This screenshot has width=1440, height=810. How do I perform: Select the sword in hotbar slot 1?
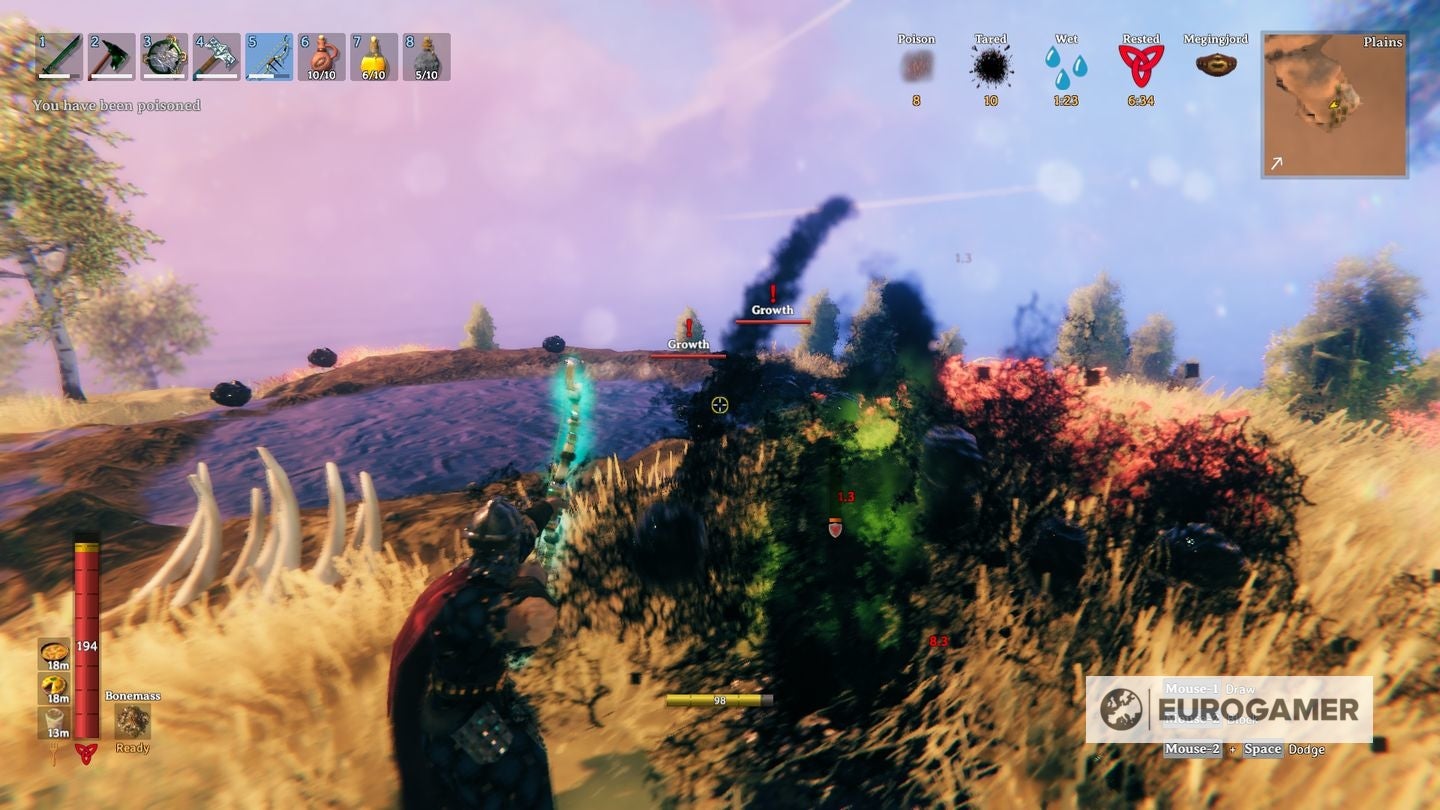point(58,57)
